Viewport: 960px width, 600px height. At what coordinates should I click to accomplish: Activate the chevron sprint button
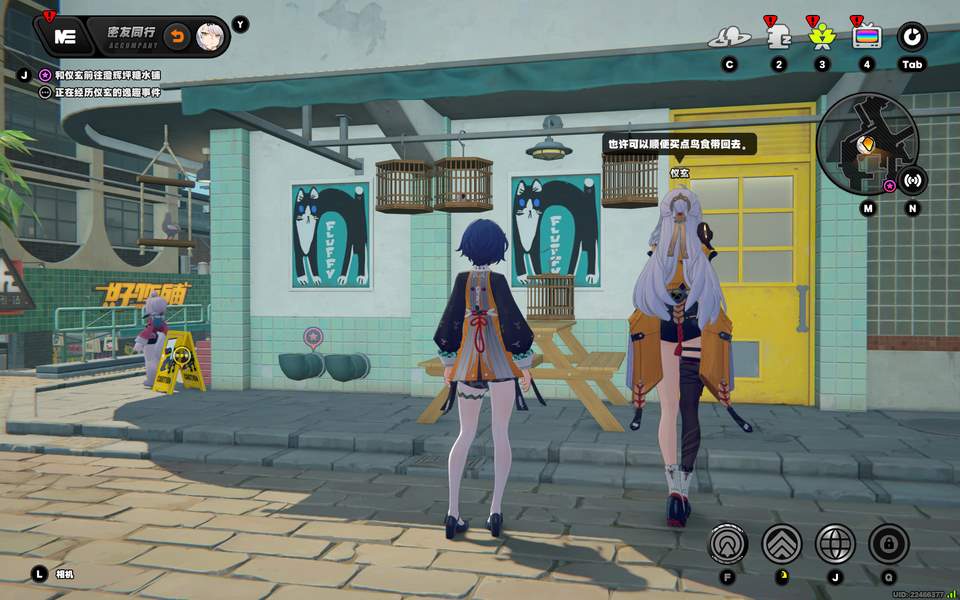coord(782,543)
